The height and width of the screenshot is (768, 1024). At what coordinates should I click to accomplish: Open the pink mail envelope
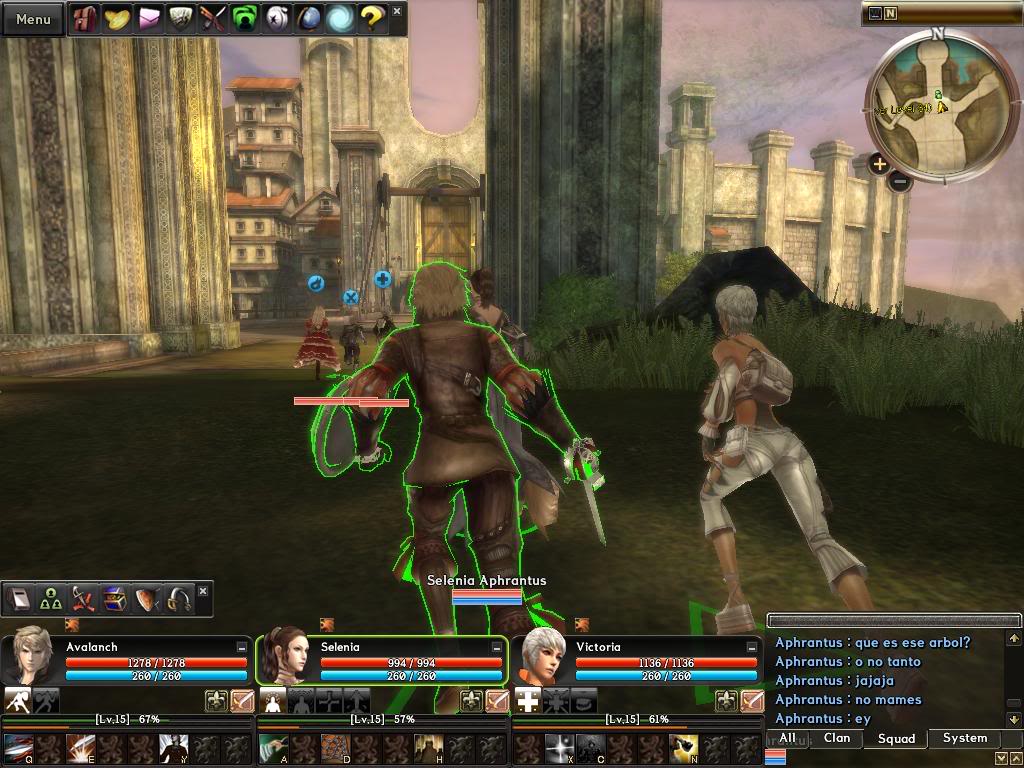pos(149,19)
